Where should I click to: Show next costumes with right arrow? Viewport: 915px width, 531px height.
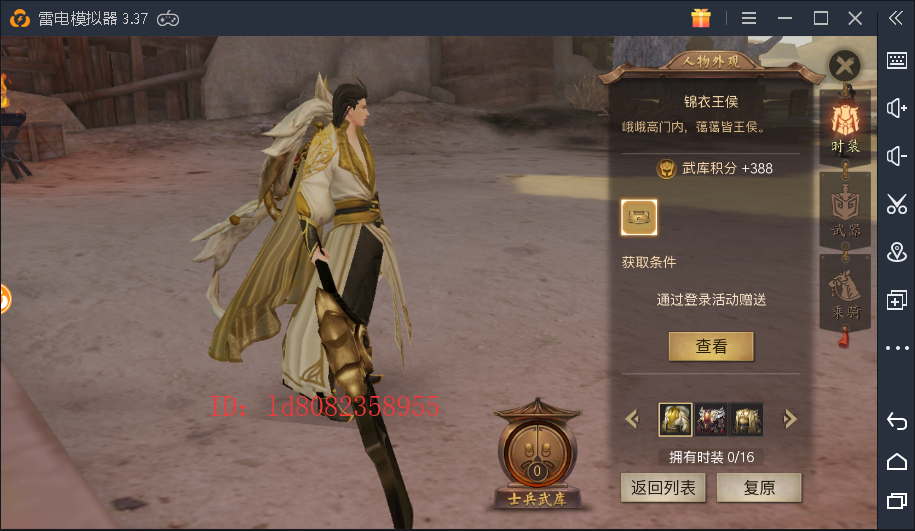[x=790, y=419]
